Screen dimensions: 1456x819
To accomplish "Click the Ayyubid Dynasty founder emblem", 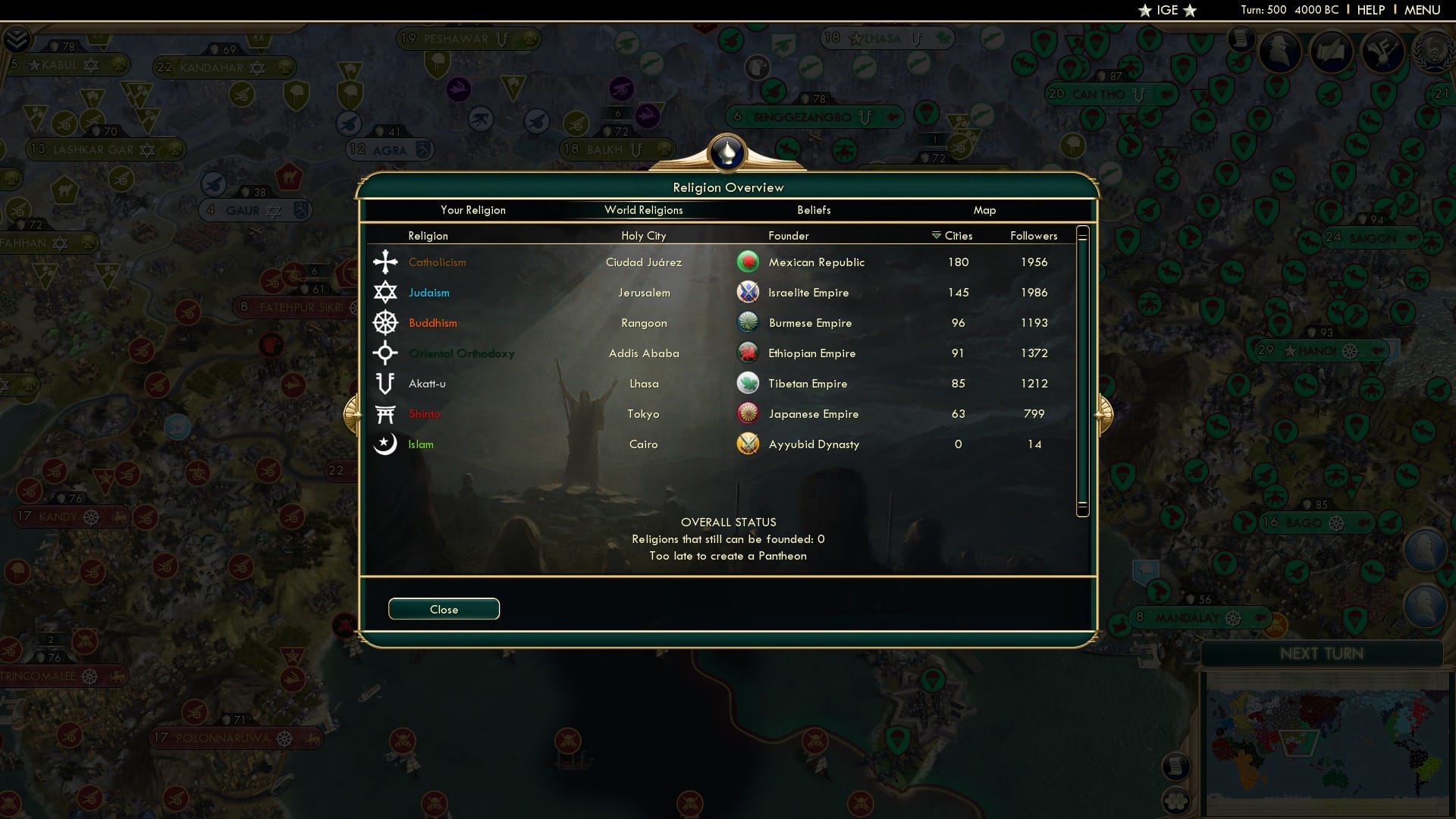I will 748,444.
